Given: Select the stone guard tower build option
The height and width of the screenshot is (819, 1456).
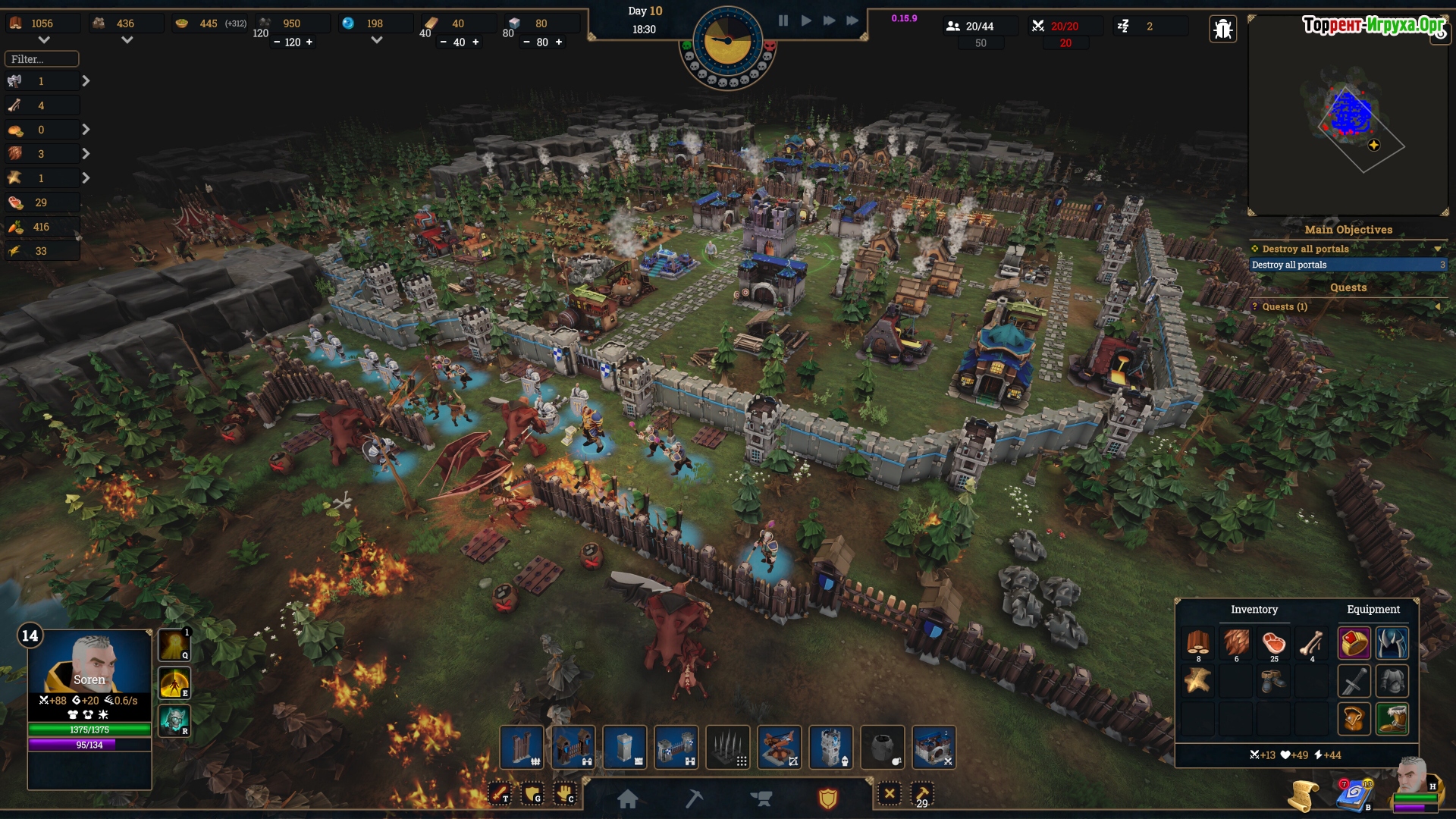Looking at the screenshot, I should point(831,748).
